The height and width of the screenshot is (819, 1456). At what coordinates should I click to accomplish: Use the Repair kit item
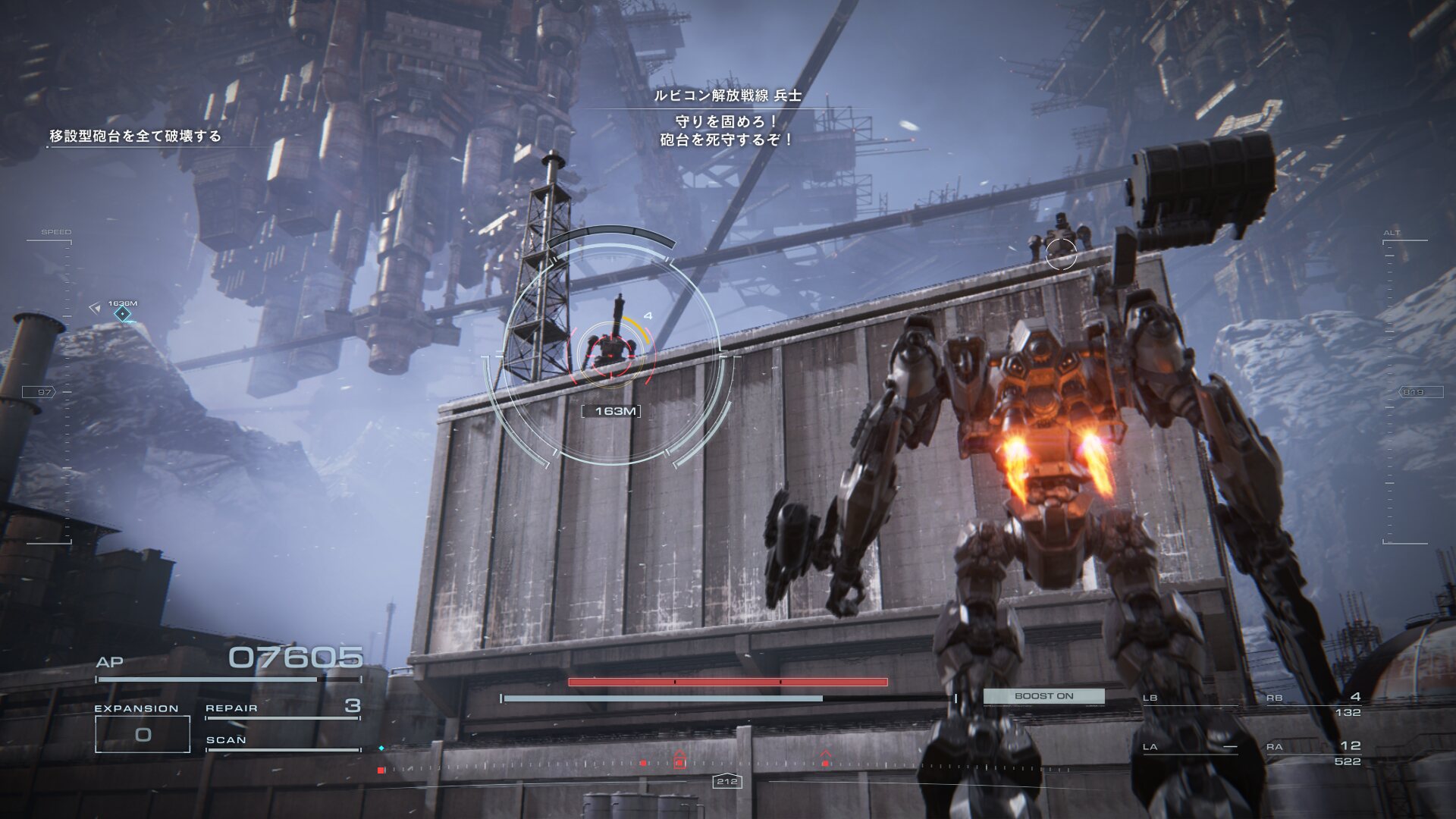[282, 708]
